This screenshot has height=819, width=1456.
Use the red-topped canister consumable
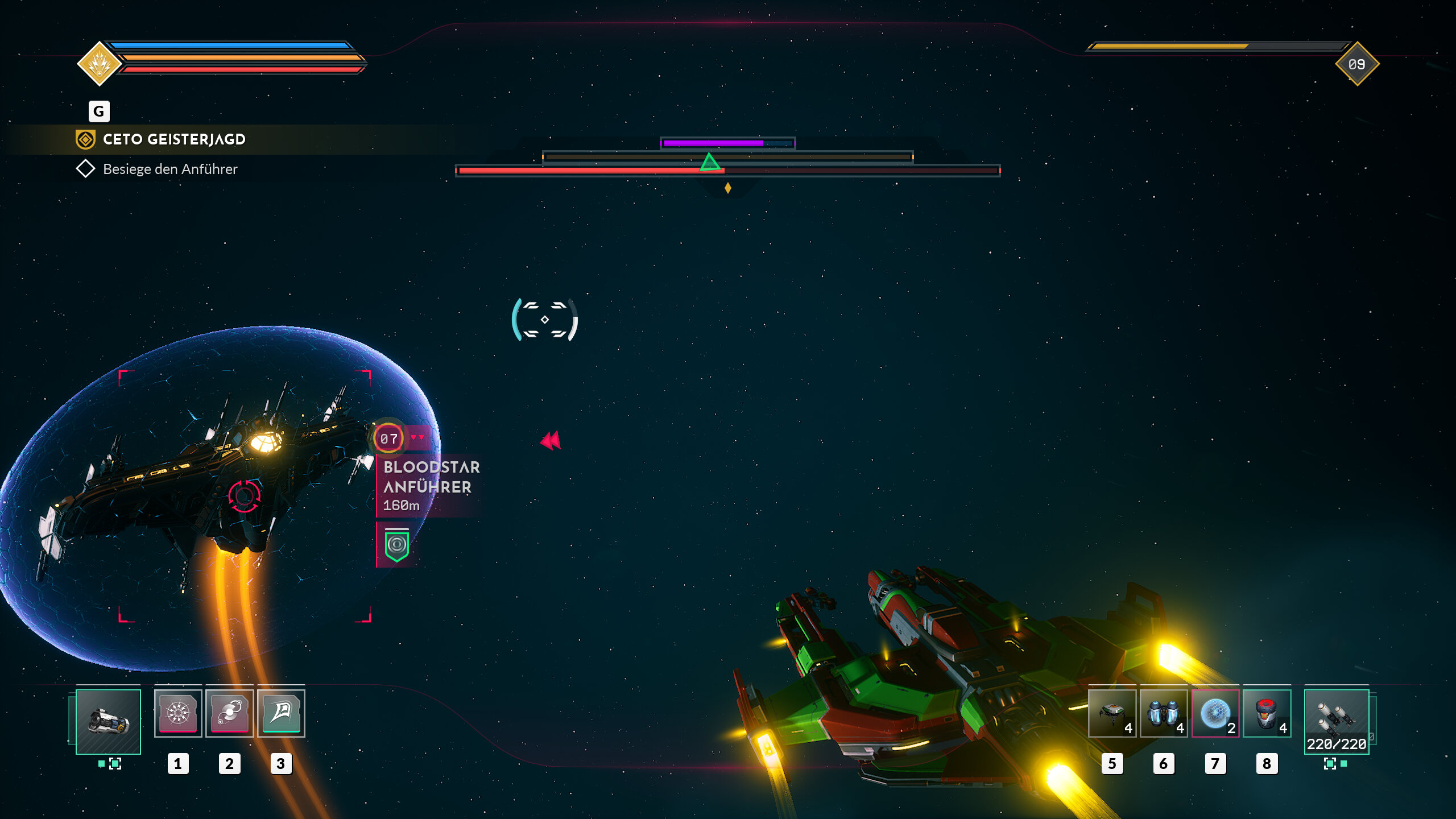click(1267, 713)
